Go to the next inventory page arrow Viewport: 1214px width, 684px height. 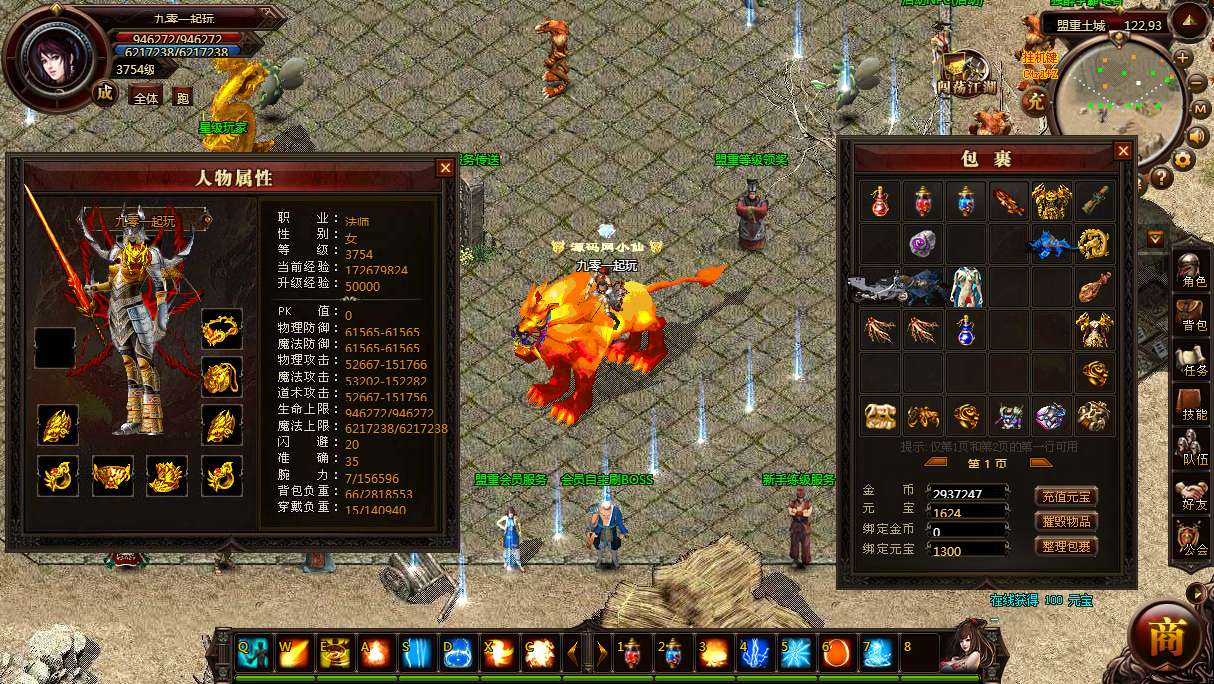(1040, 462)
